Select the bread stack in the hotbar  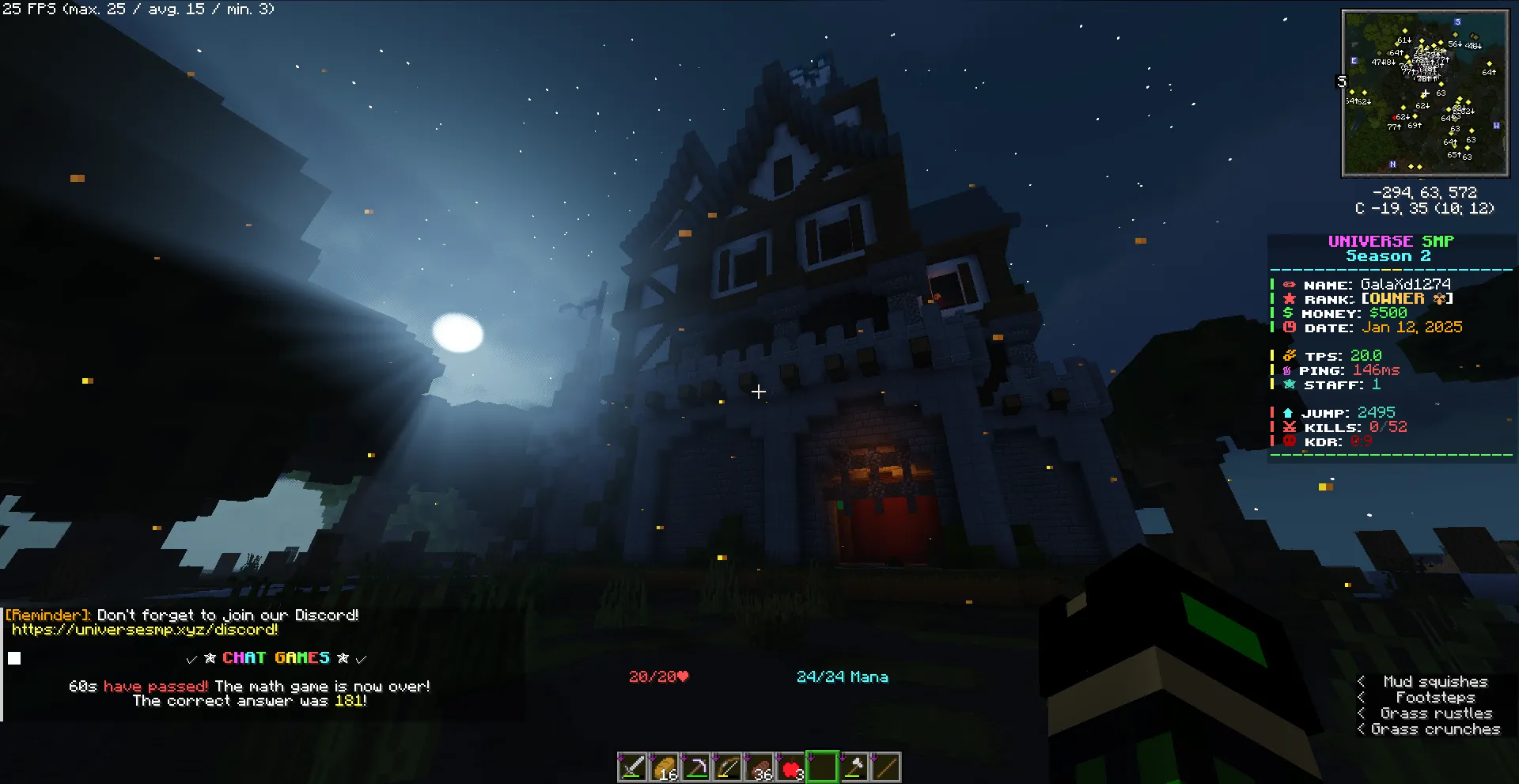click(x=665, y=767)
